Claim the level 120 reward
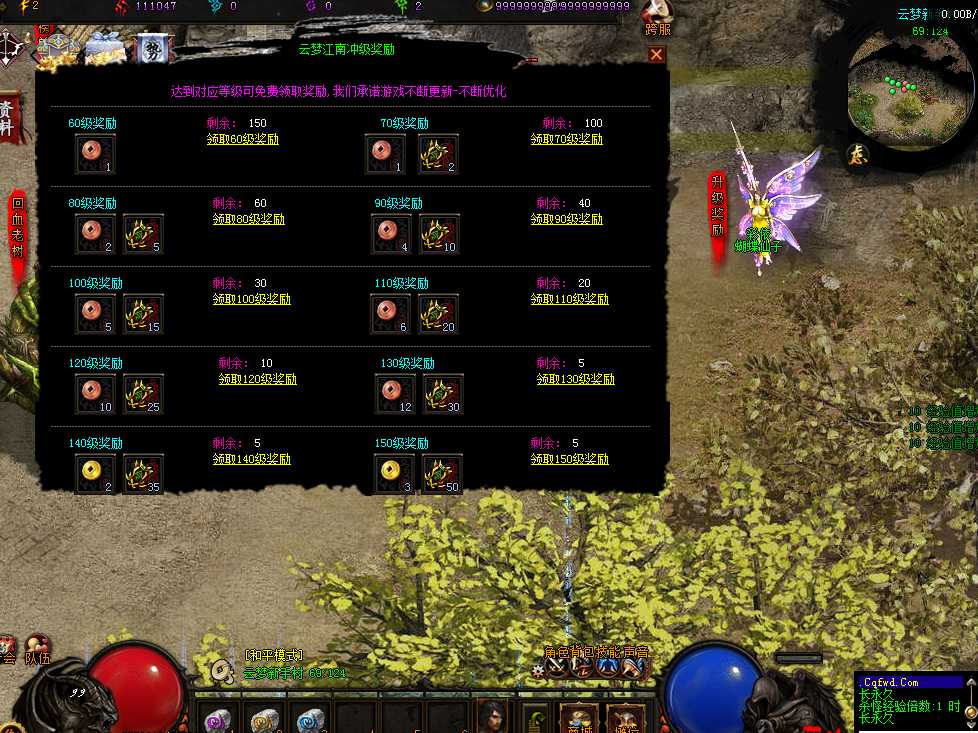The height and width of the screenshot is (733, 978). [x=258, y=379]
